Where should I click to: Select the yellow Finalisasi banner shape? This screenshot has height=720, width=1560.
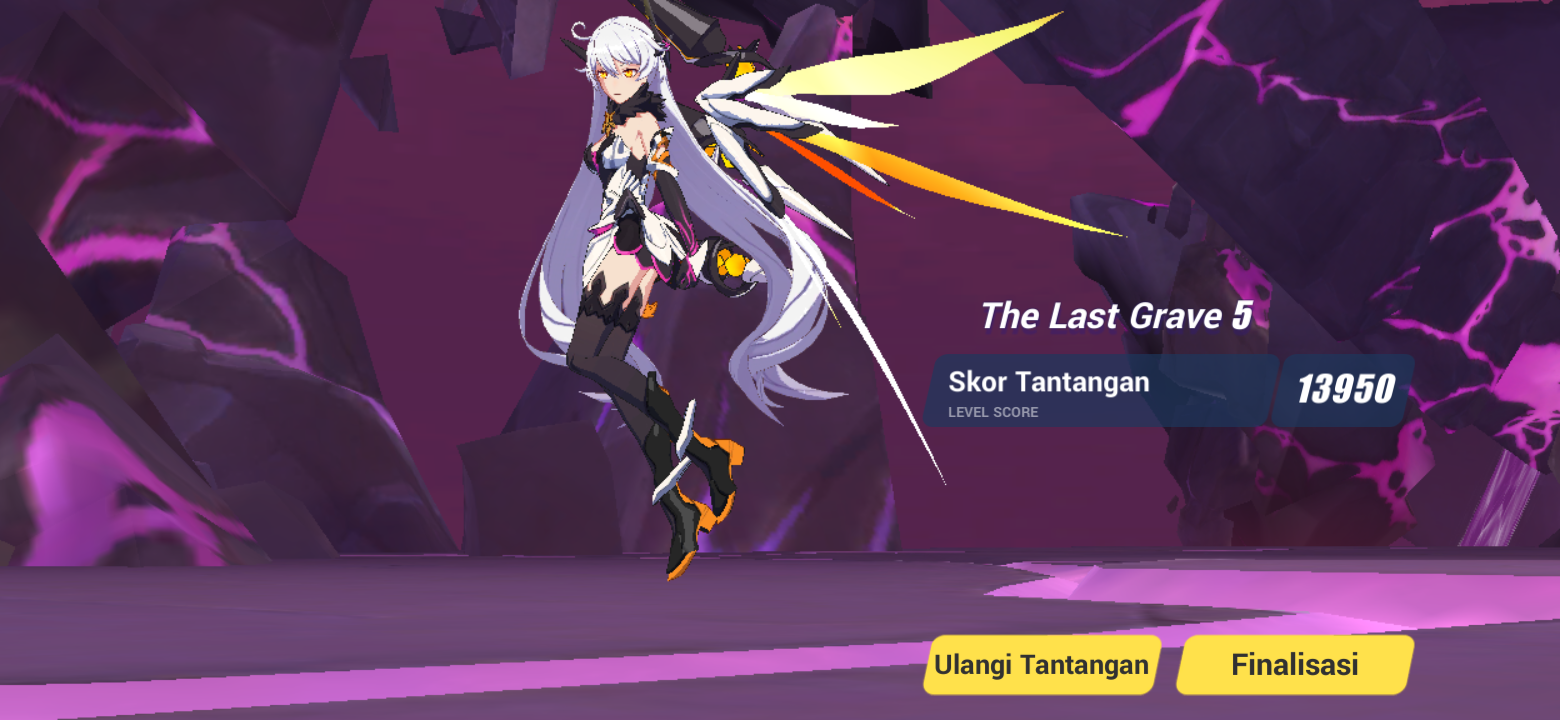[1294, 663]
